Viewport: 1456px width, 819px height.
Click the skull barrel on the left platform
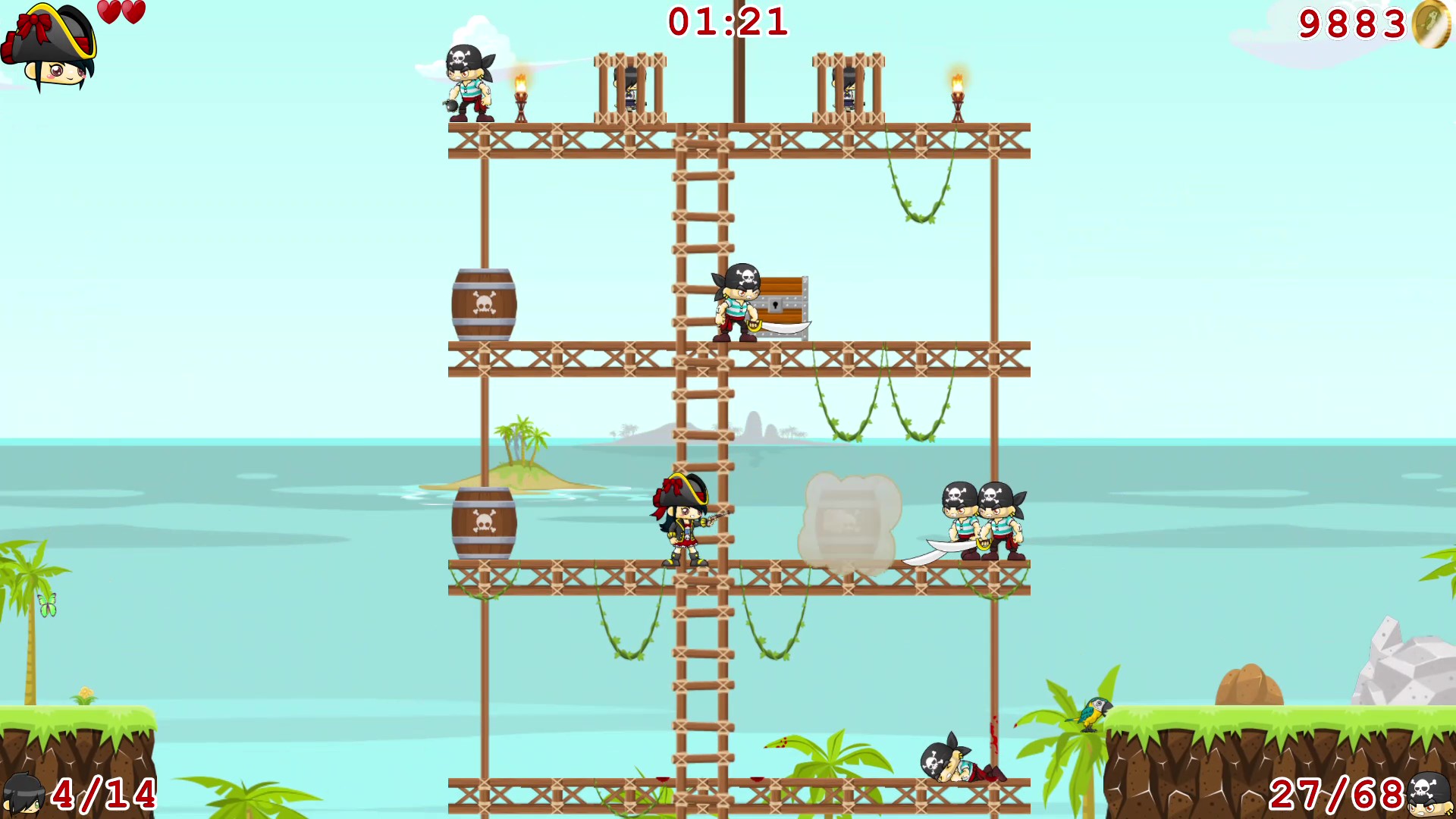(x=483, y=303)
